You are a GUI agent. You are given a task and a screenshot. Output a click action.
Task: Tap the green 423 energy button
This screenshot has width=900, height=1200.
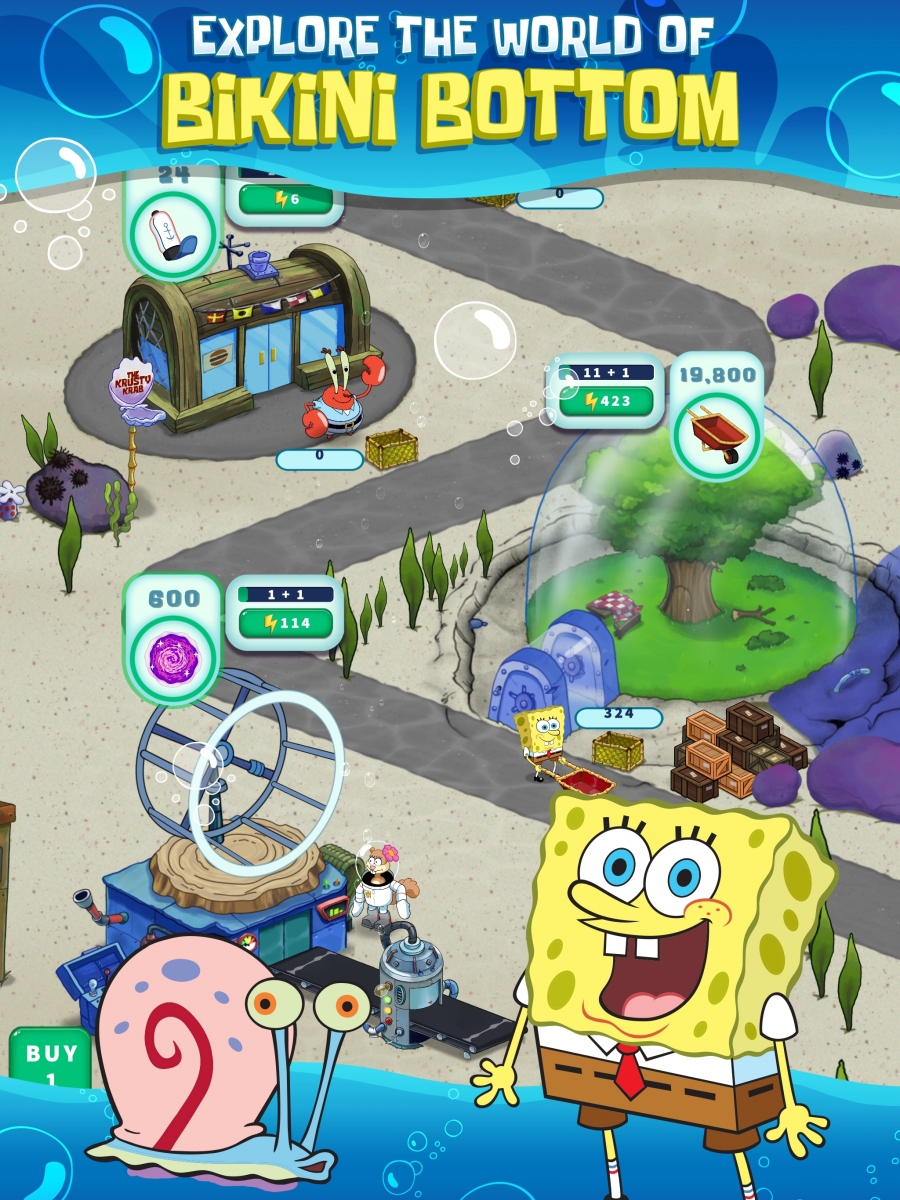[605, 402]
